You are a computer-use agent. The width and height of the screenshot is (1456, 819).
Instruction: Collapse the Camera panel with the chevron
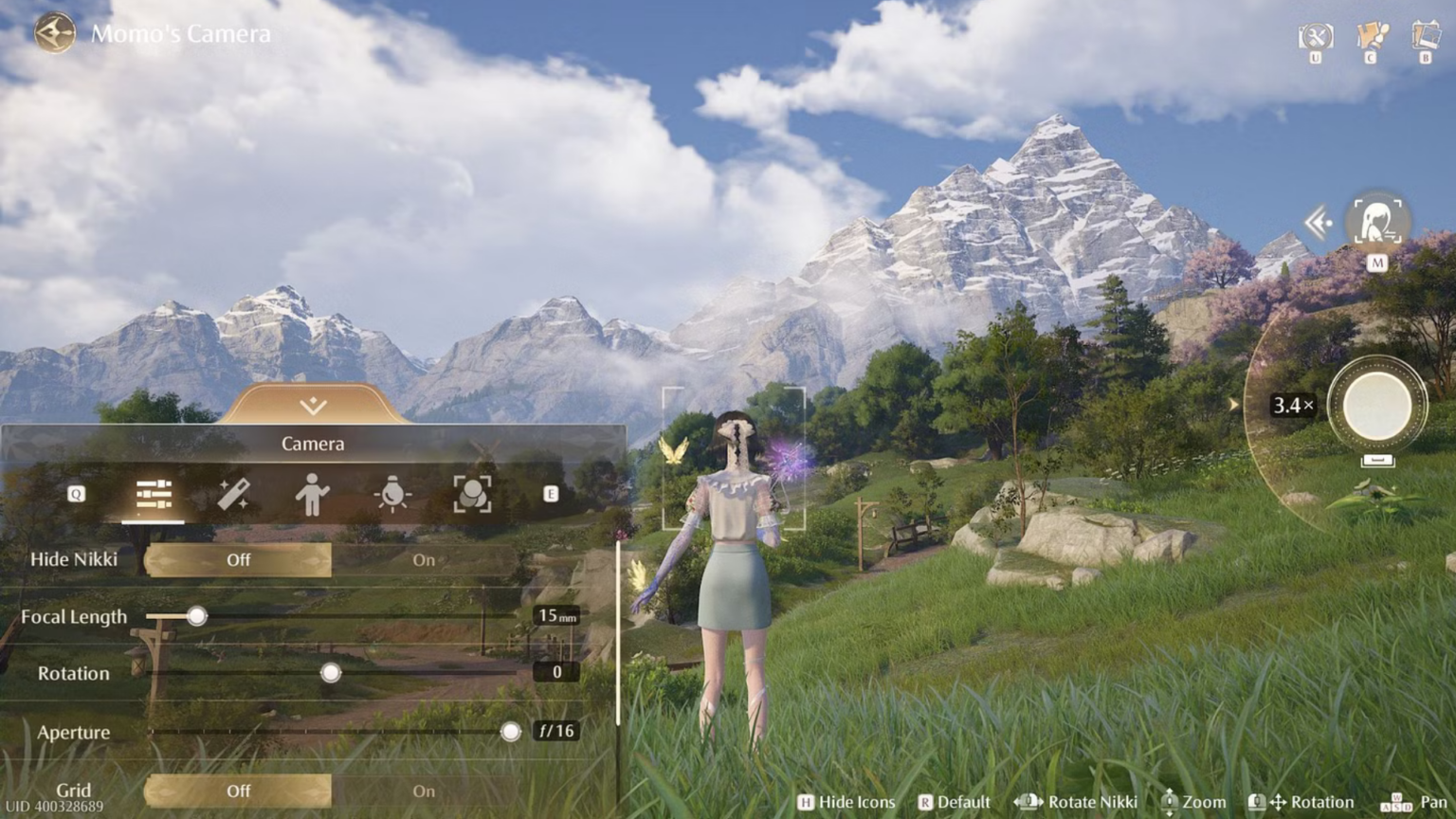click(313, 406)
